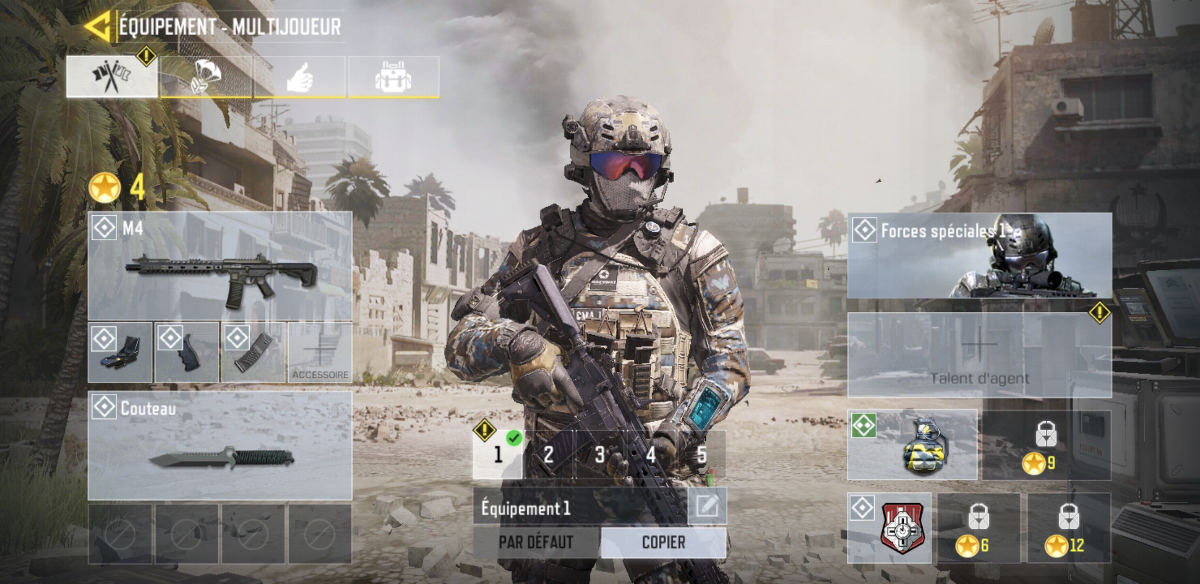Open the crossed weapons loadout tab
This screenshot has width=1200, height=584.
point(112,77)
